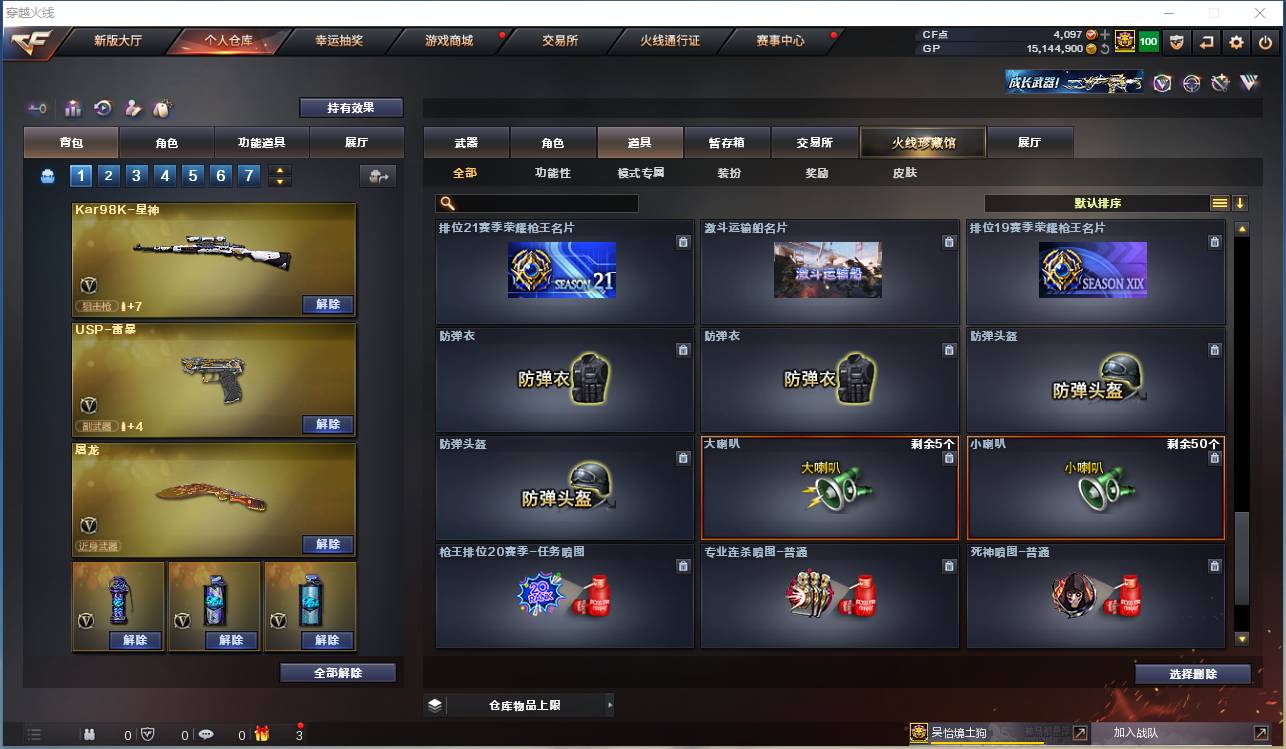Click the history/replay circular icon
Screen dimensions: 1286x749
tap(103, 106)
